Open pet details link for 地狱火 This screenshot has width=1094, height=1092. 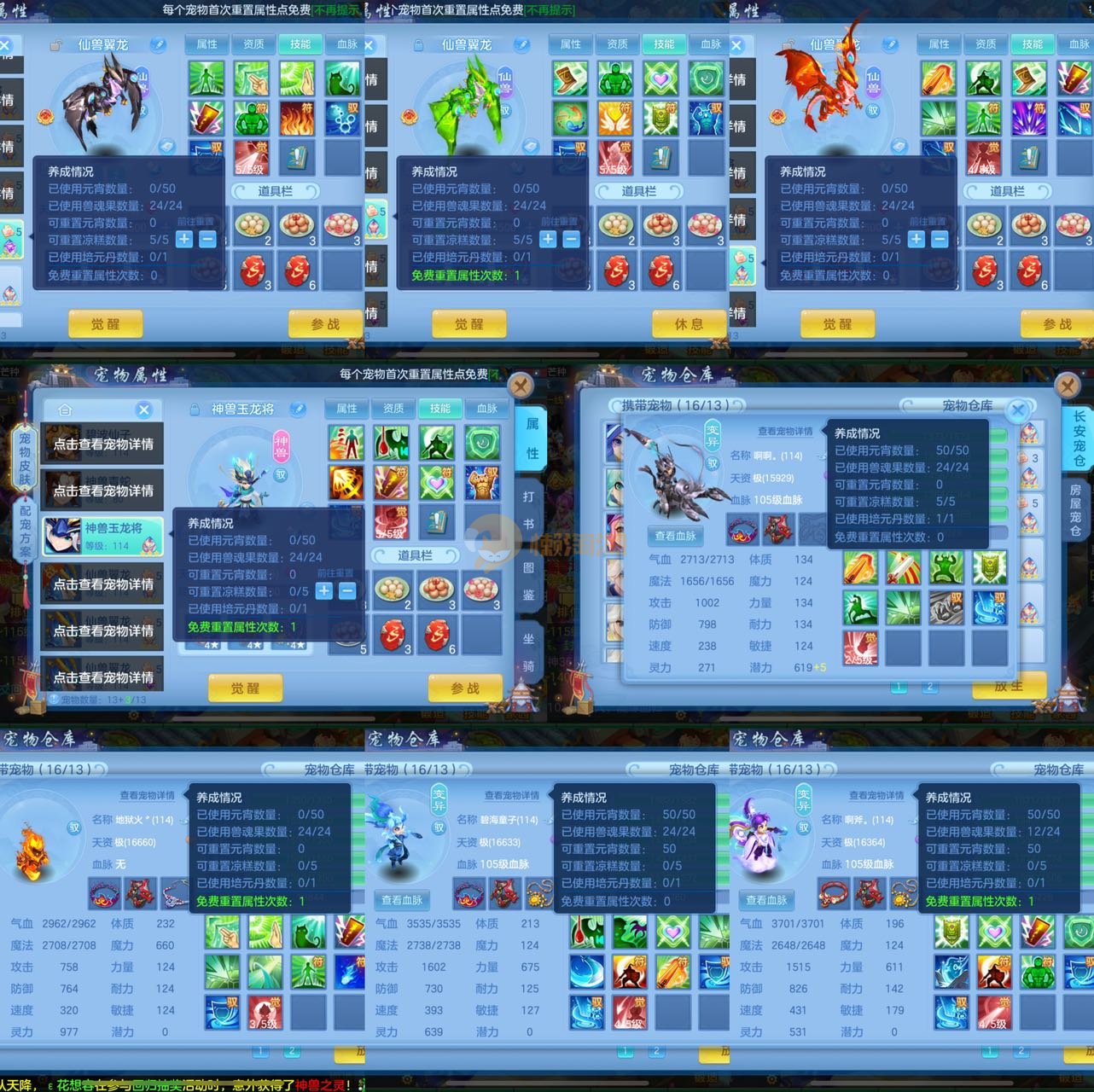(x=147, y=795)
